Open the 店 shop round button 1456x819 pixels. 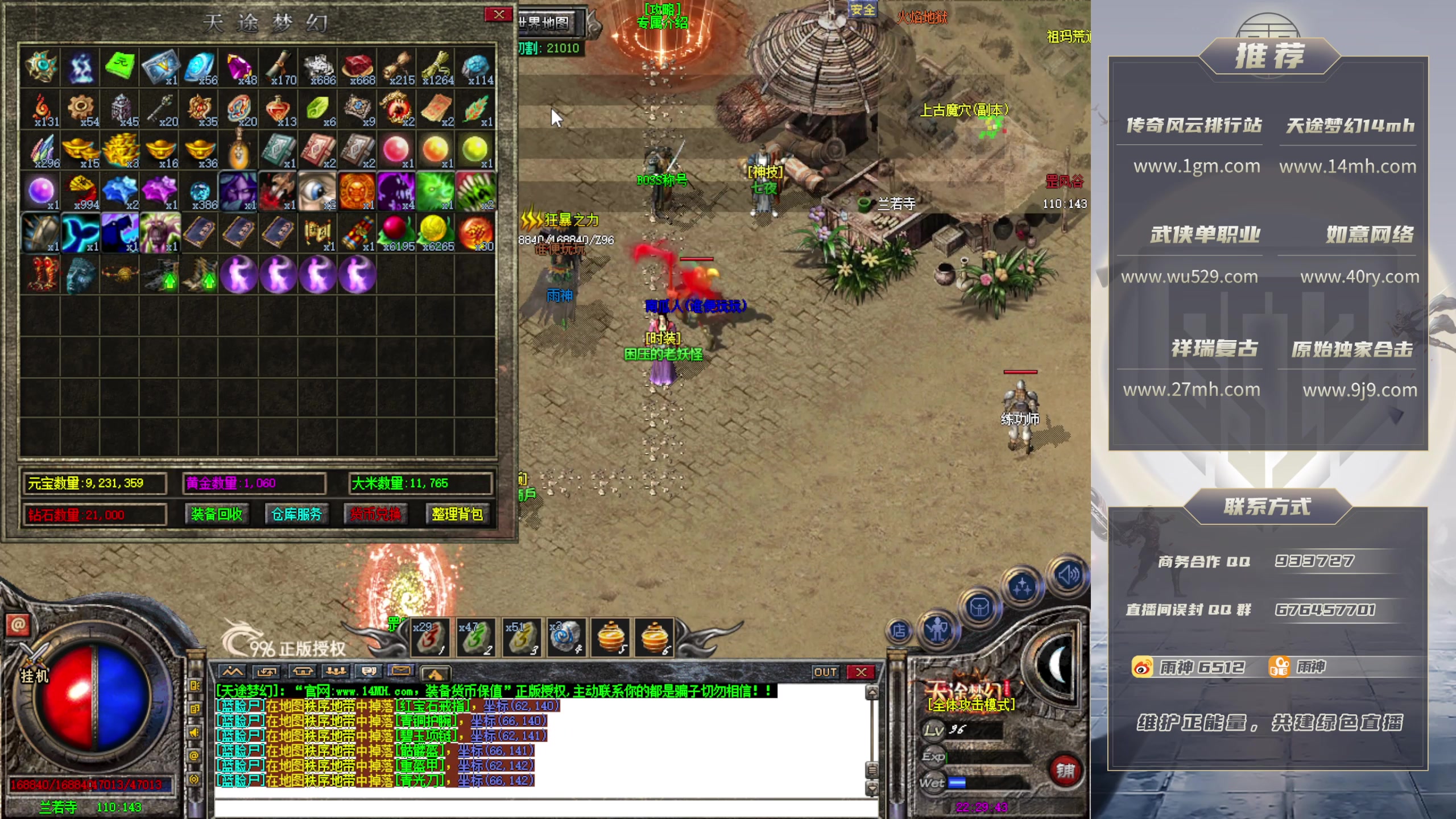[x=899, y=631]
